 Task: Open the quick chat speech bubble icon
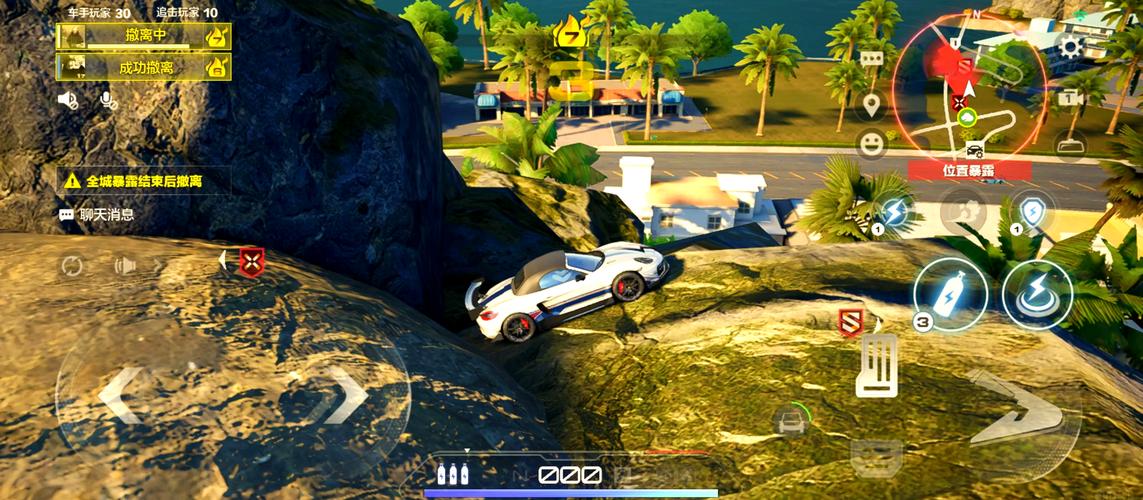tap(872, 58)
